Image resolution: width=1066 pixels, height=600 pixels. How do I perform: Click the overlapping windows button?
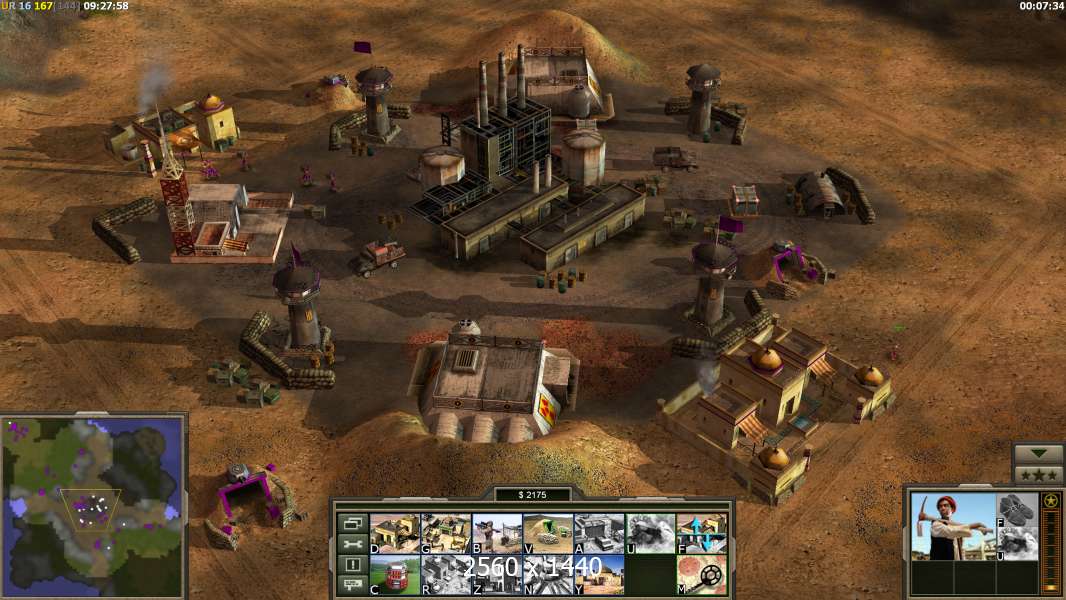(352, 523)
